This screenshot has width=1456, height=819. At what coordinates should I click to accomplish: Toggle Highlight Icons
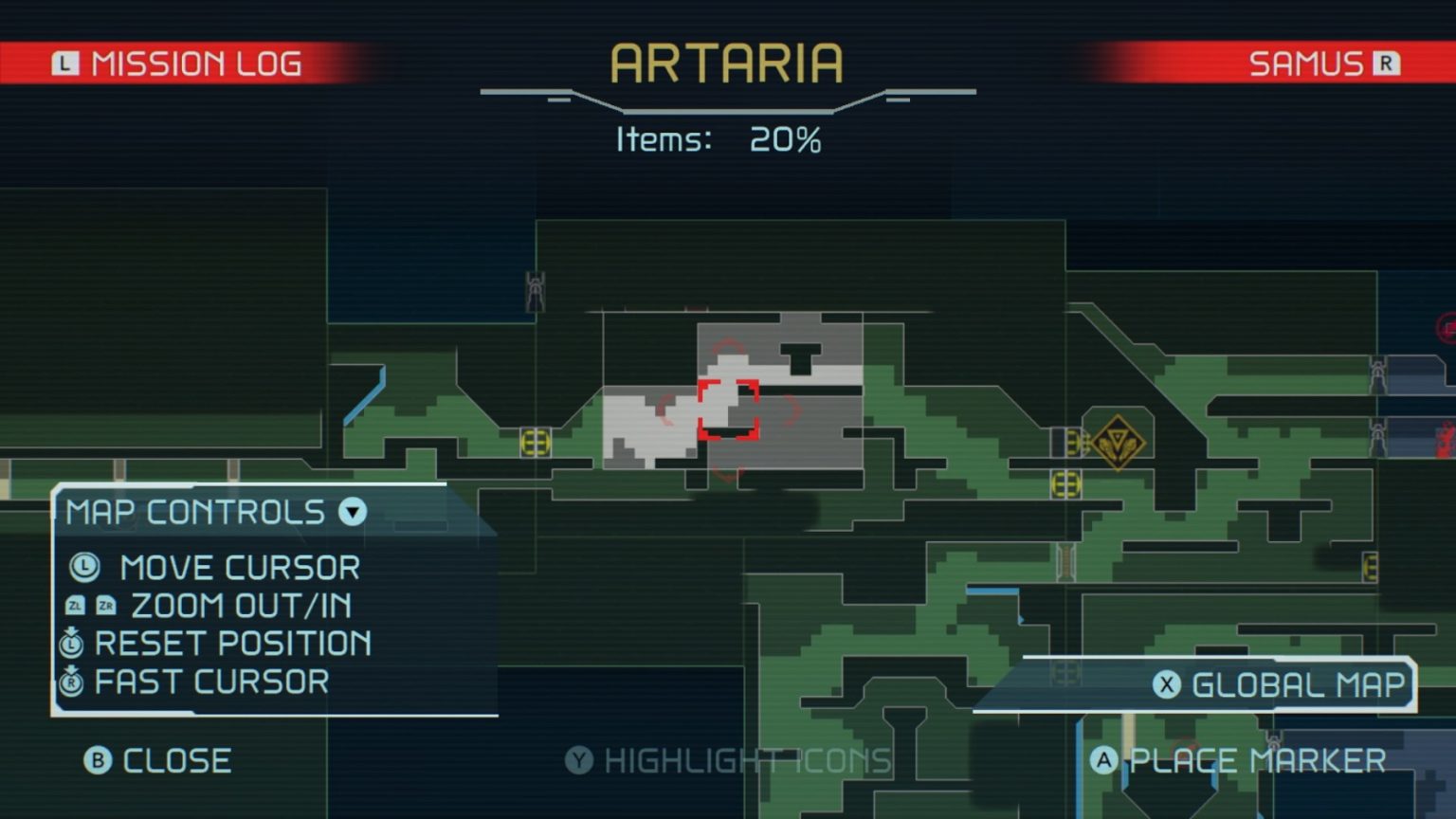pos(728,759)
